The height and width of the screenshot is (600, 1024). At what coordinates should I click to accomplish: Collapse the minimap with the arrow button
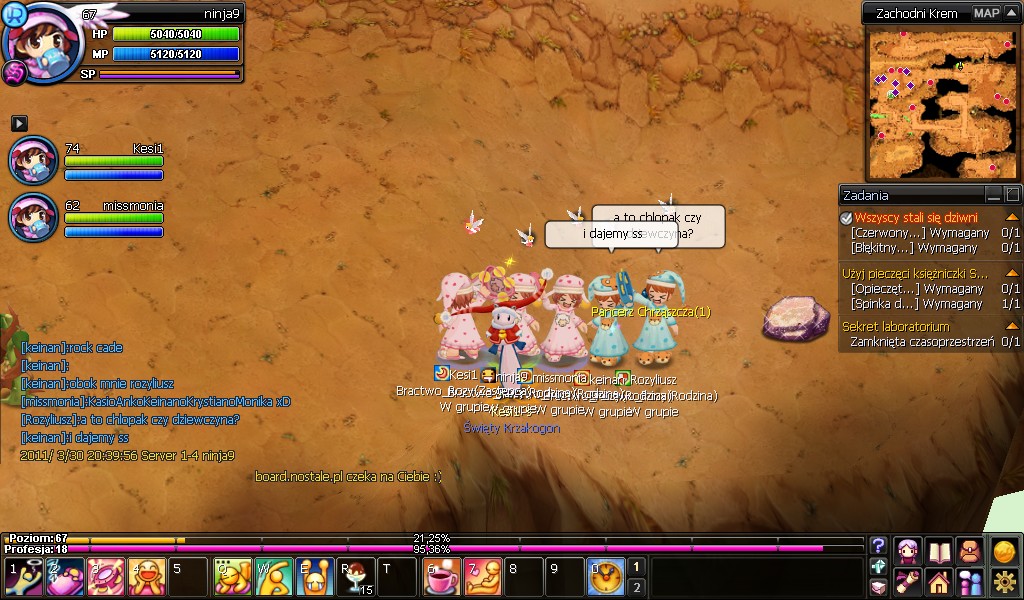click(1010, 13)
